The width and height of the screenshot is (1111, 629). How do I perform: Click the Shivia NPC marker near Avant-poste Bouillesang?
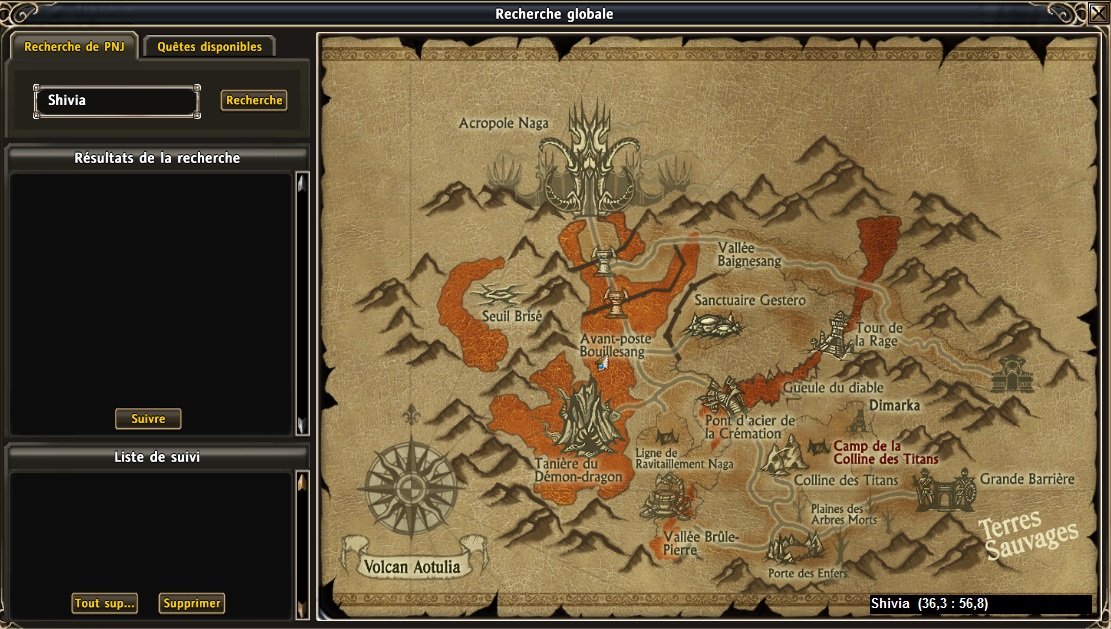tap(602, 364)
